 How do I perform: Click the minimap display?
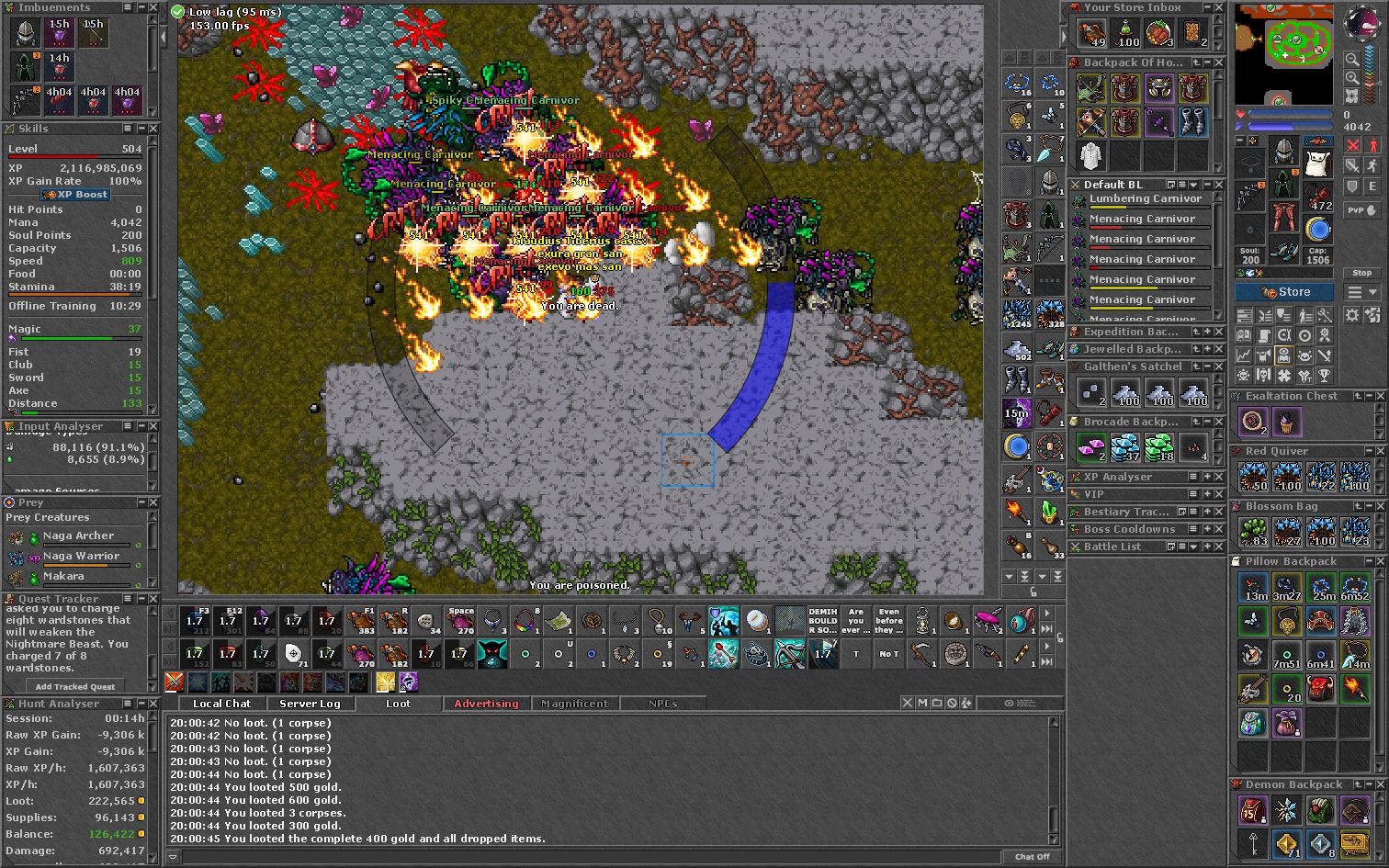click(1283, 53)
